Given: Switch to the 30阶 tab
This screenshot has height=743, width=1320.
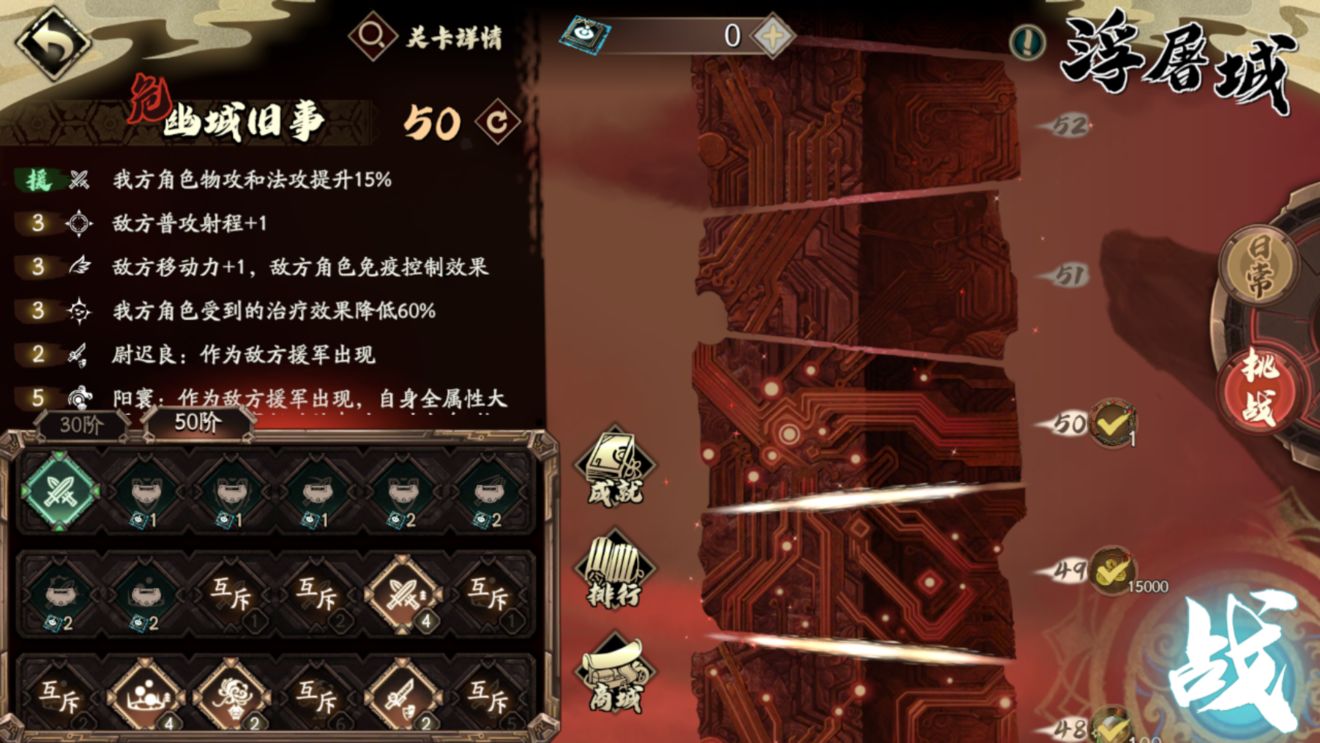Looking at the screenshot, I should pyautogui.click(x=82, y=423).
